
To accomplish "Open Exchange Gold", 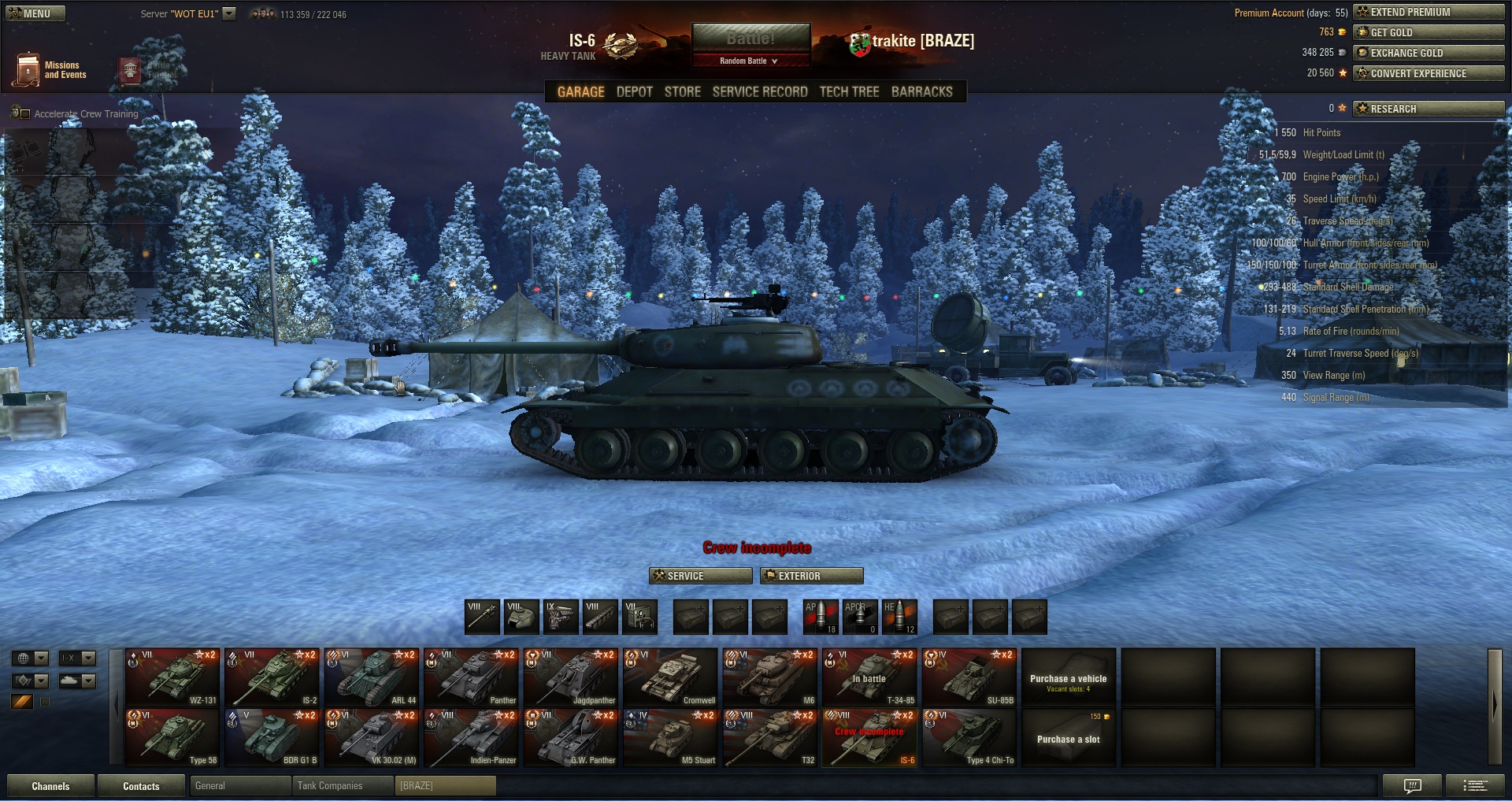I will point(1428,53).
